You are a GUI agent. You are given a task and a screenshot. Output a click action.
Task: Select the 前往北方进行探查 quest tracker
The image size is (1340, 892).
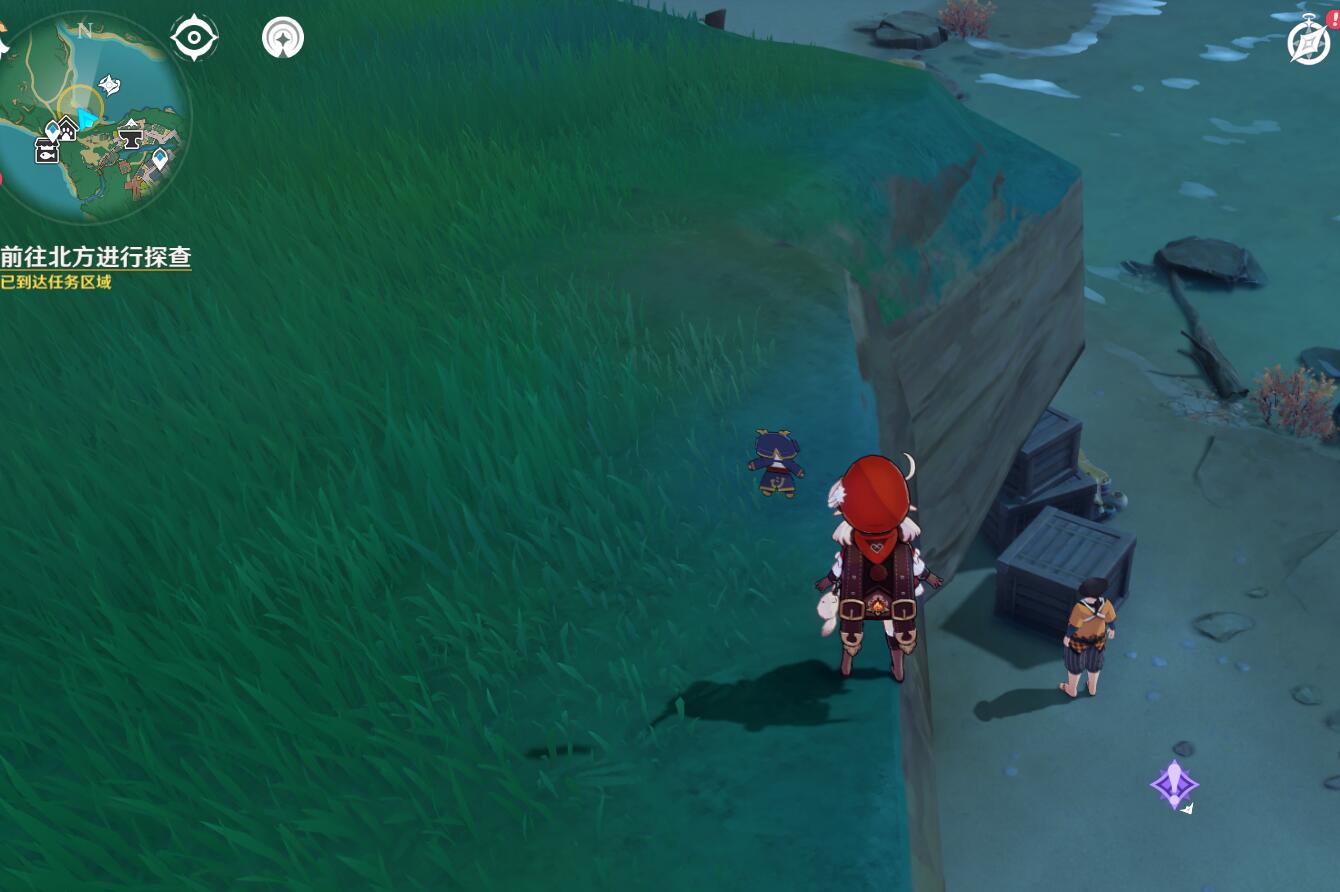(96, 257)
